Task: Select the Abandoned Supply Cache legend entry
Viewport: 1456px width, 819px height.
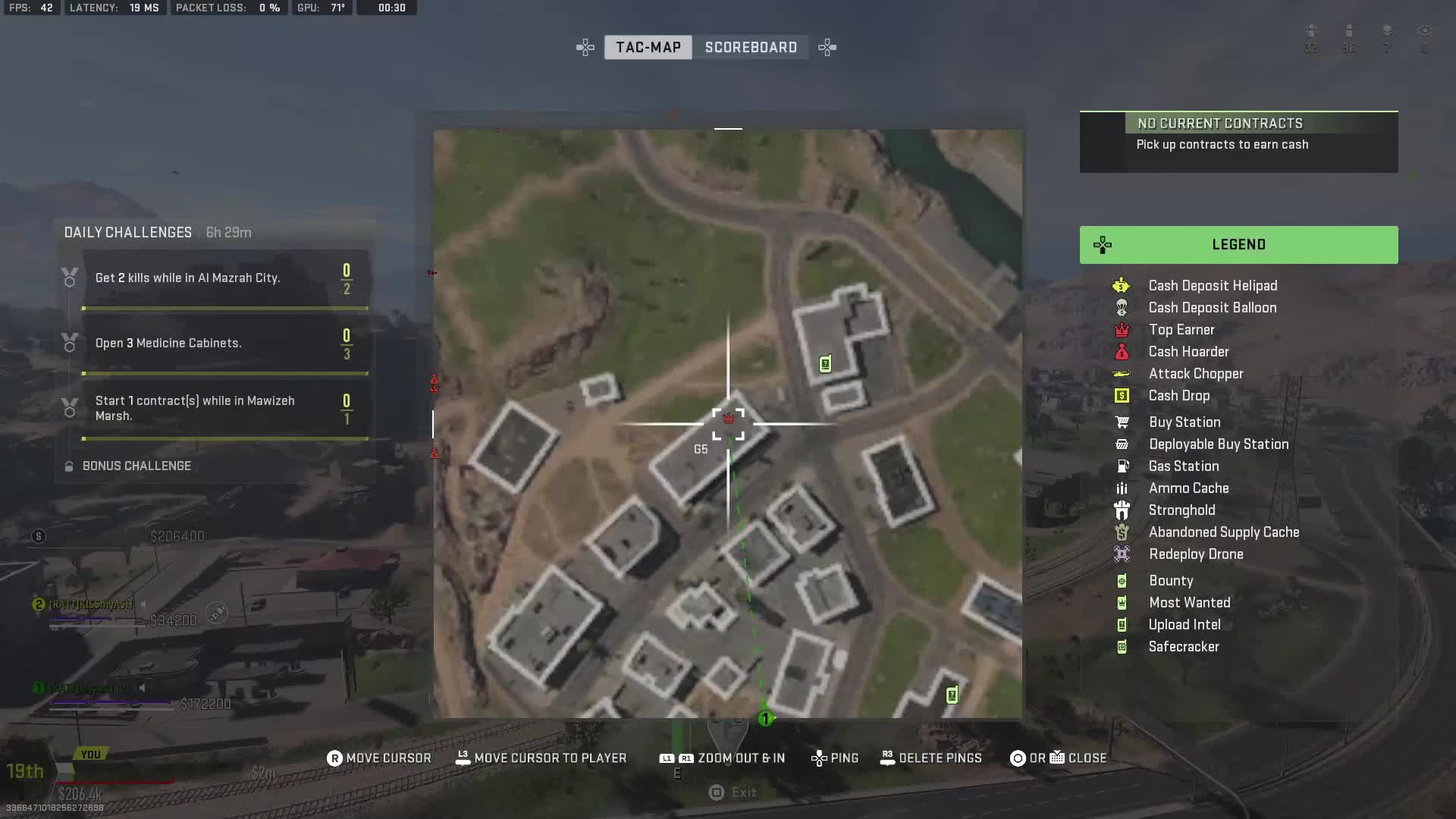Action: [1223, 532]
